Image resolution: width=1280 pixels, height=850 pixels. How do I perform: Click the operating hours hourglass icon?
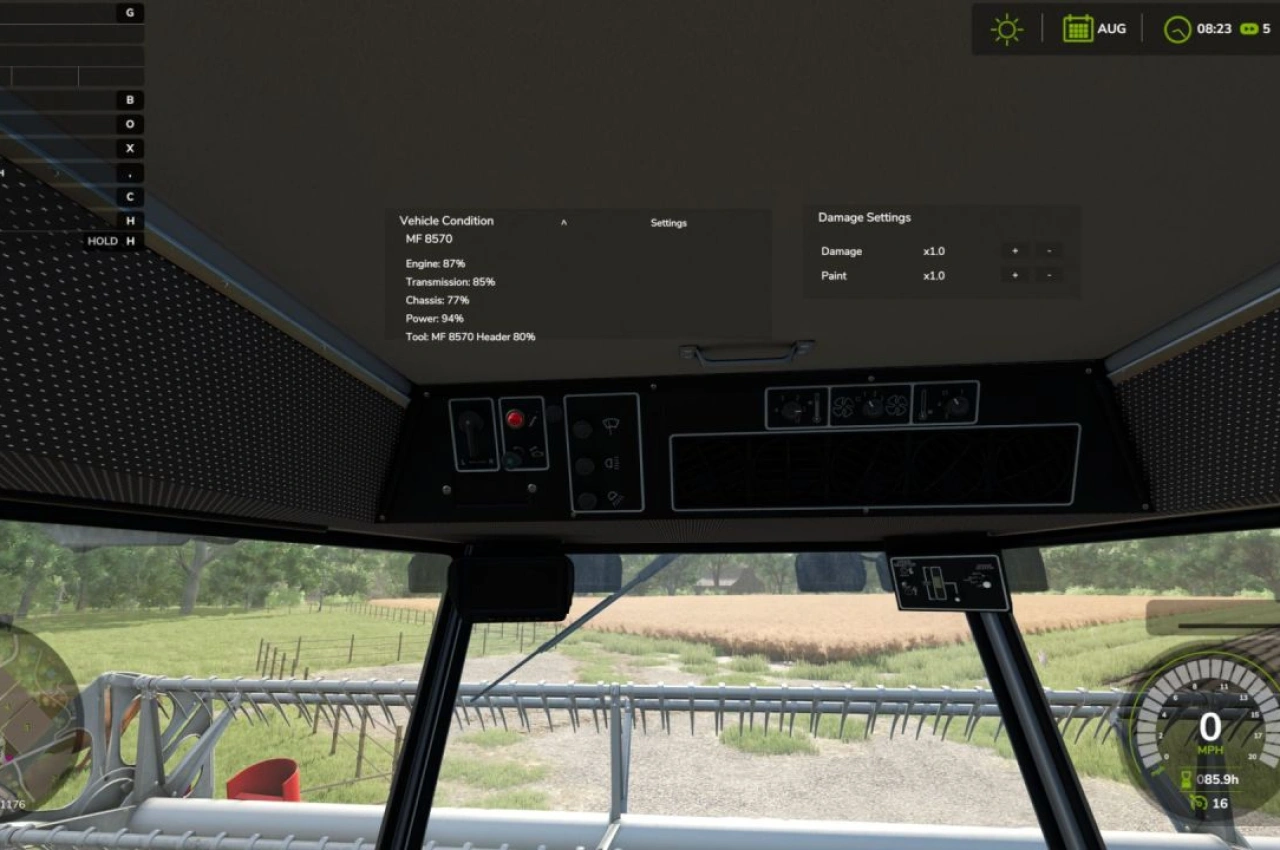(x=1185, y=777)
